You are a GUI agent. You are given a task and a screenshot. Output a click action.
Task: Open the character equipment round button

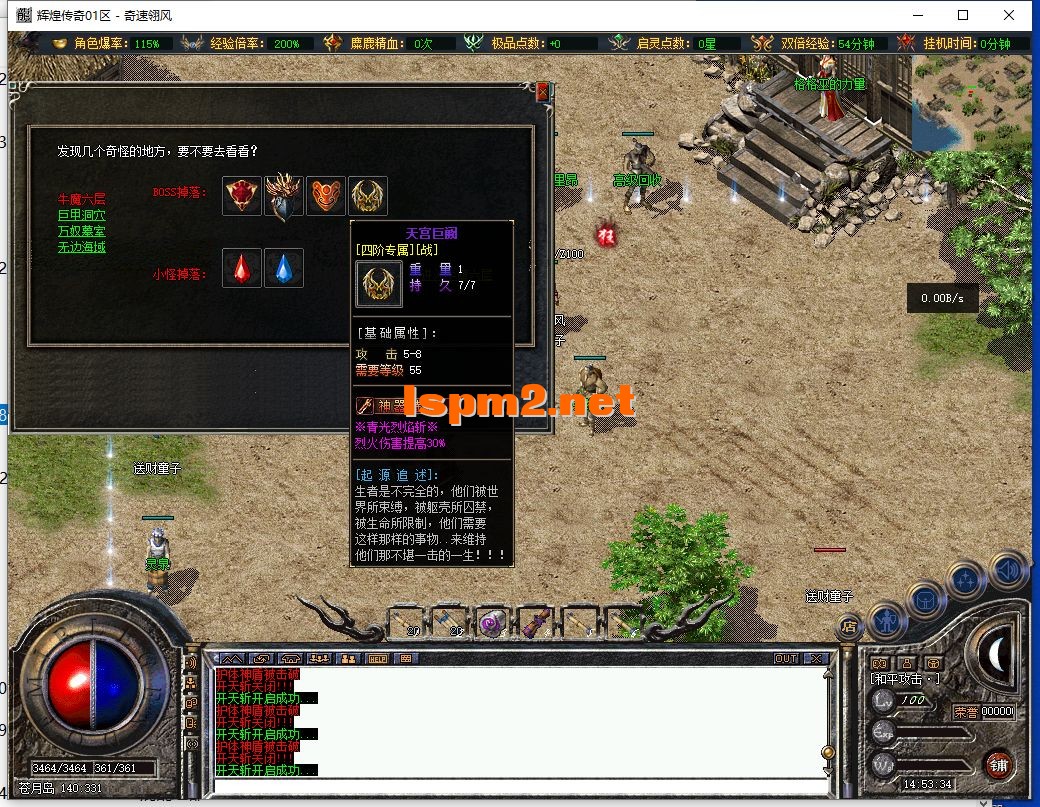[x=886, y=621]
